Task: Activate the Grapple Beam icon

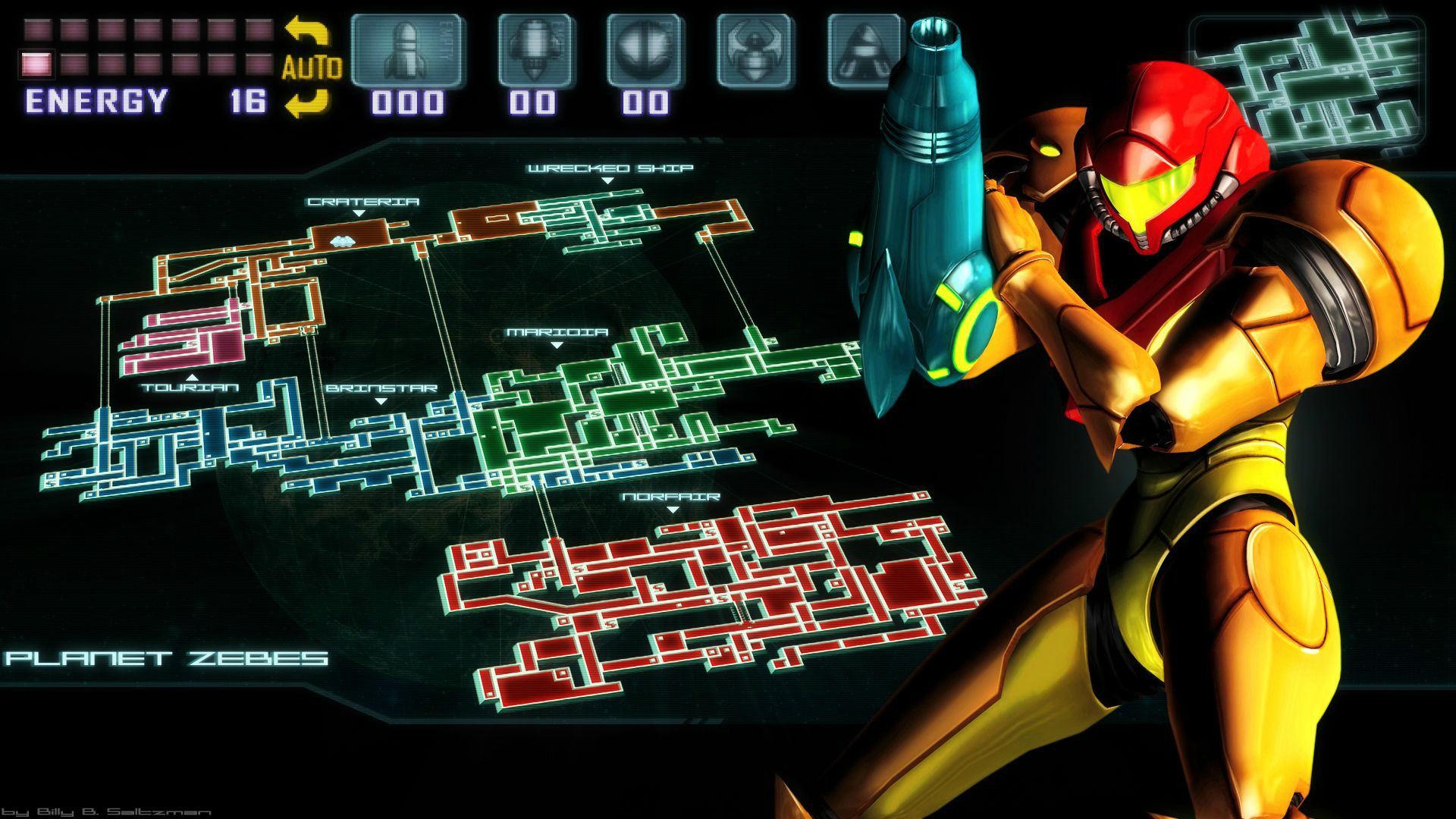Action: tap(755, 51)
